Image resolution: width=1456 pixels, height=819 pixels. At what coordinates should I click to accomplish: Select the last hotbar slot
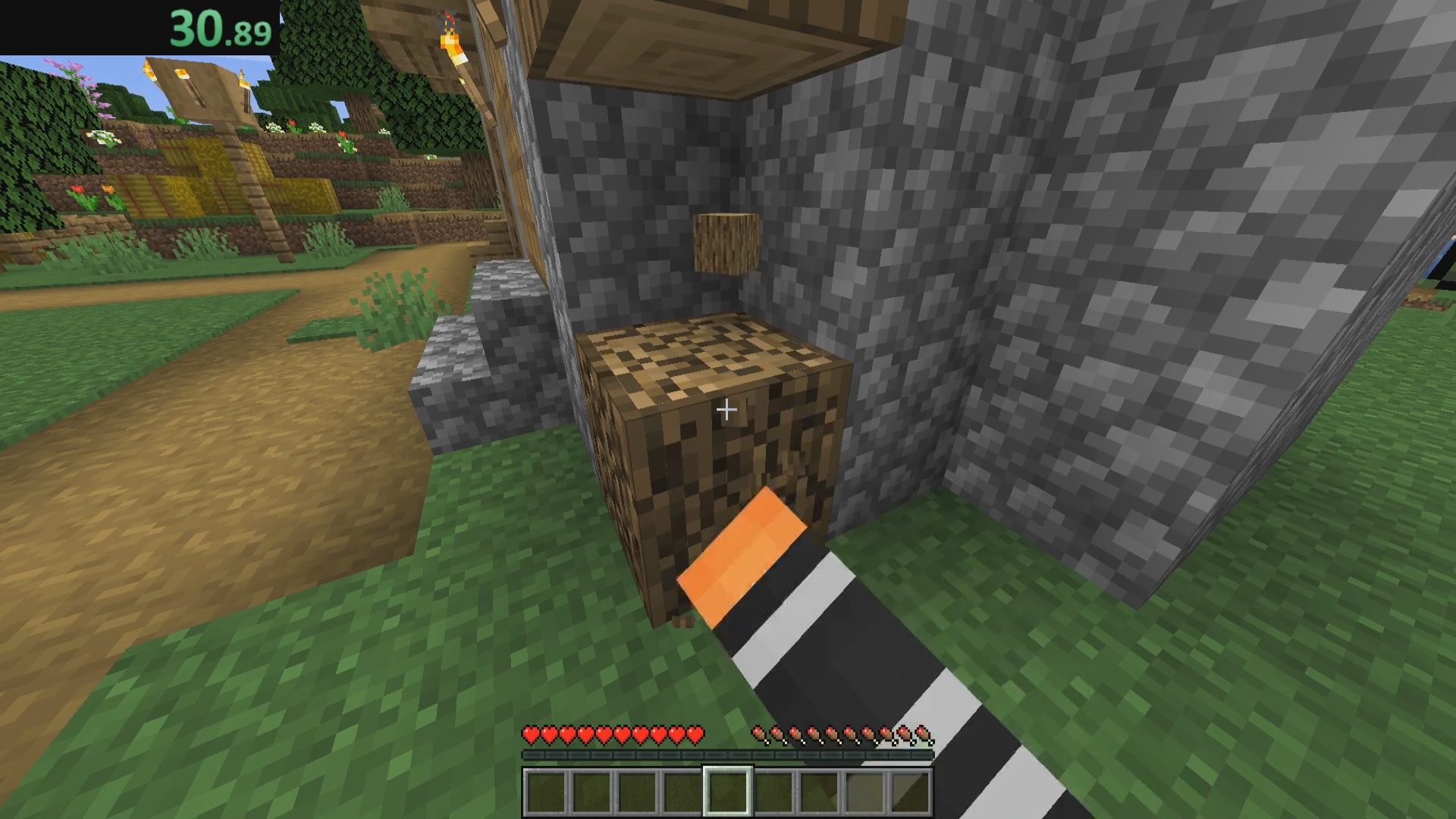[908, 791]
